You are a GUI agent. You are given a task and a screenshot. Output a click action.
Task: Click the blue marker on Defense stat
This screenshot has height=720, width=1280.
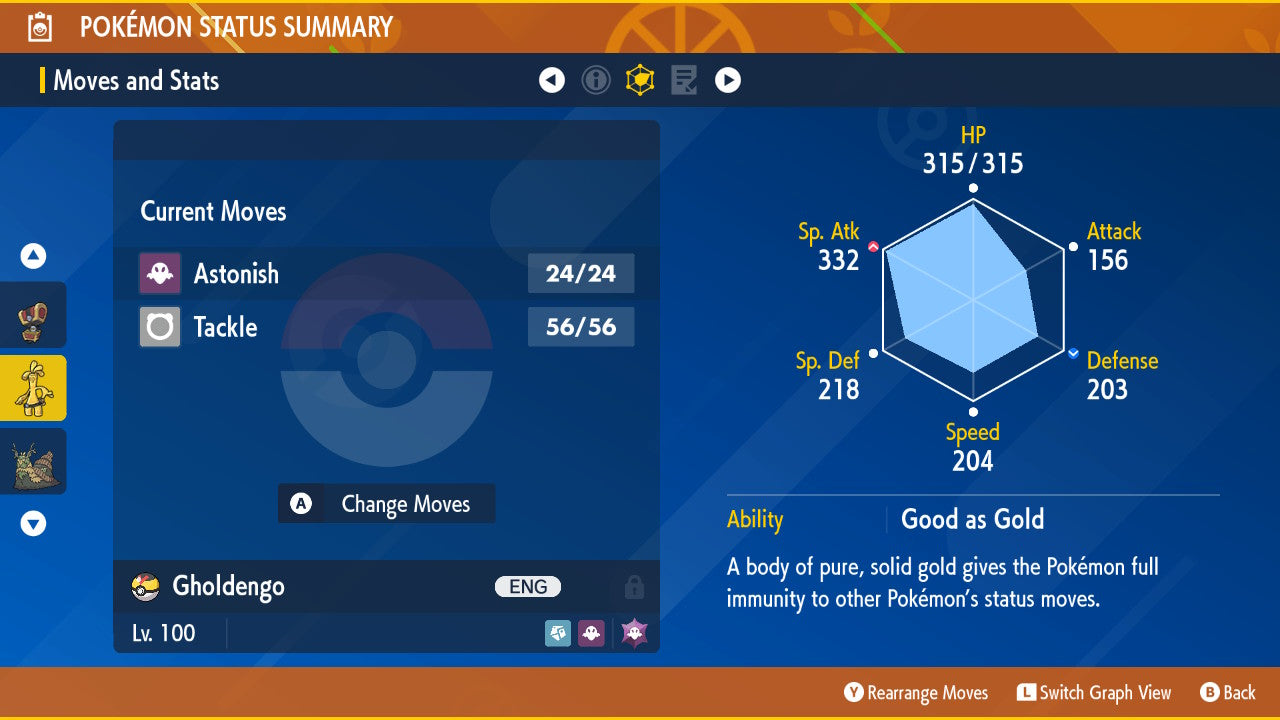(x=1071, y=351)
